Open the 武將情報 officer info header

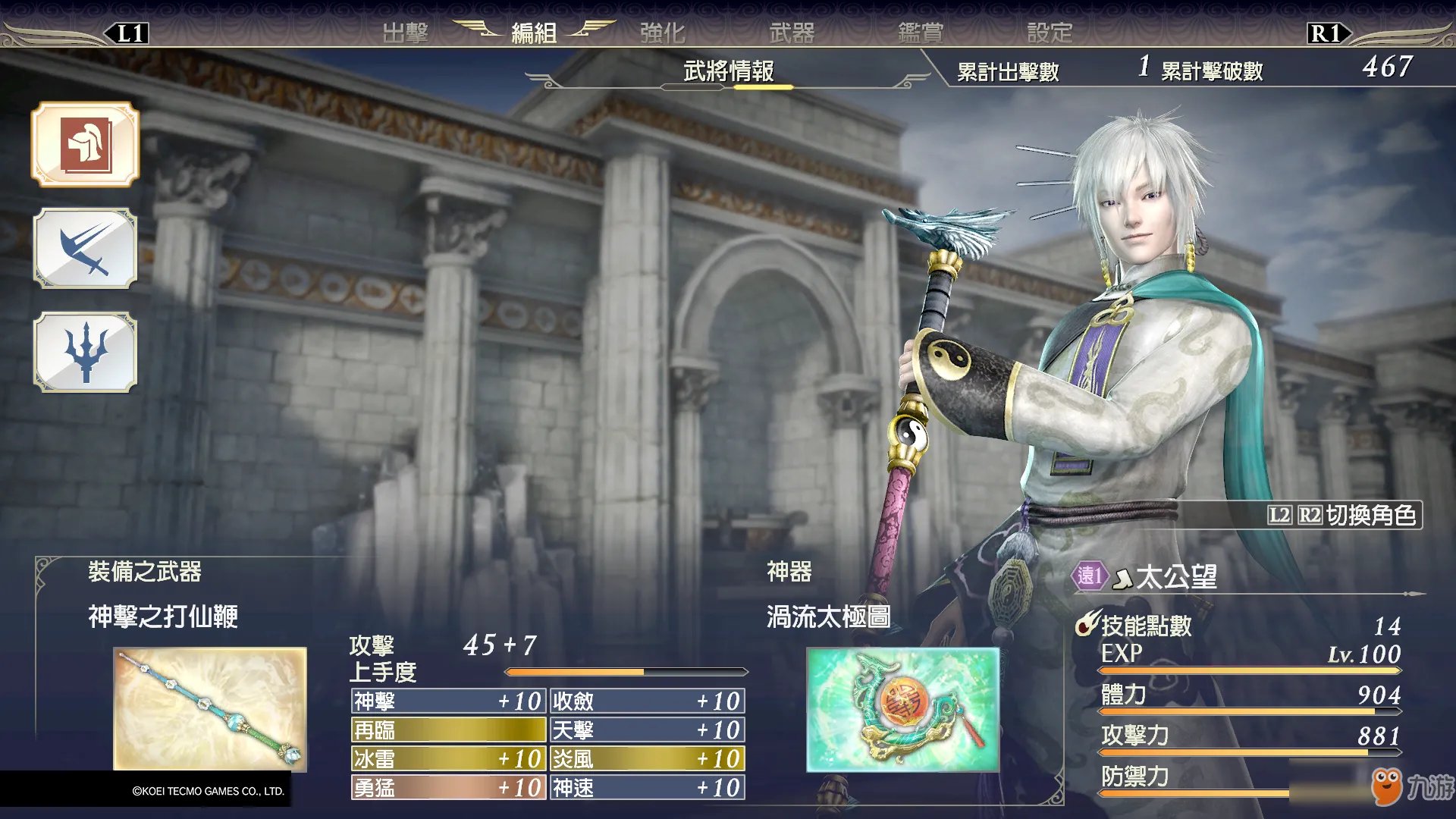pyautogui.click(x=728, y=71)
